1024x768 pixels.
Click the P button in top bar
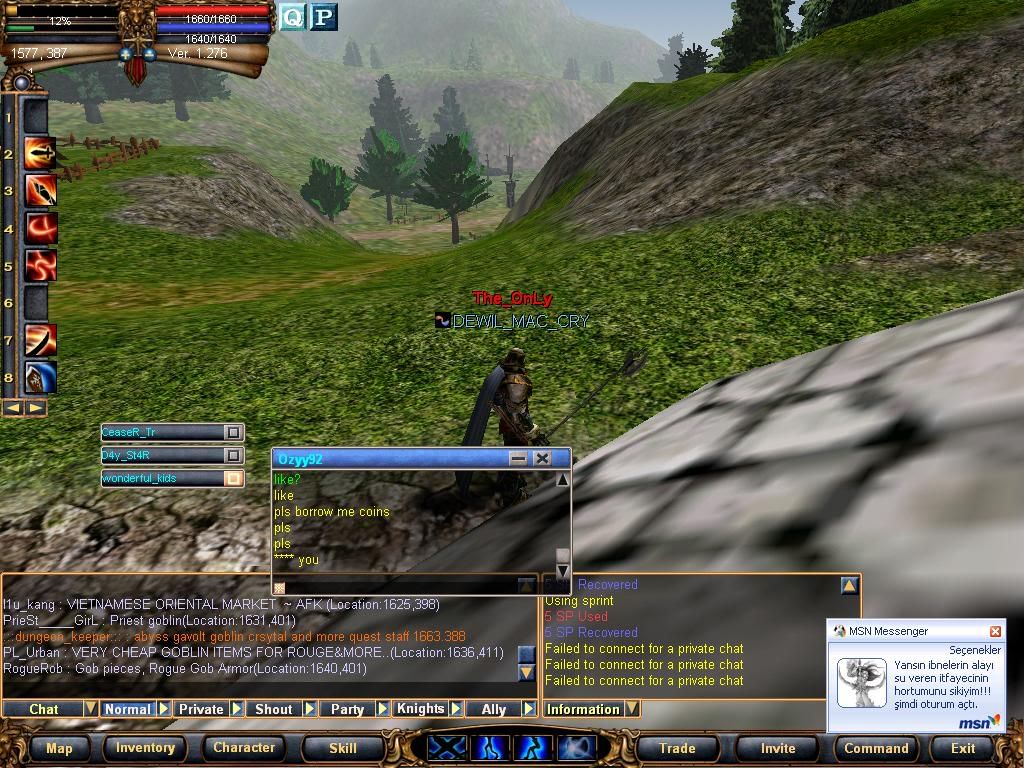click(x=323, y=16)
